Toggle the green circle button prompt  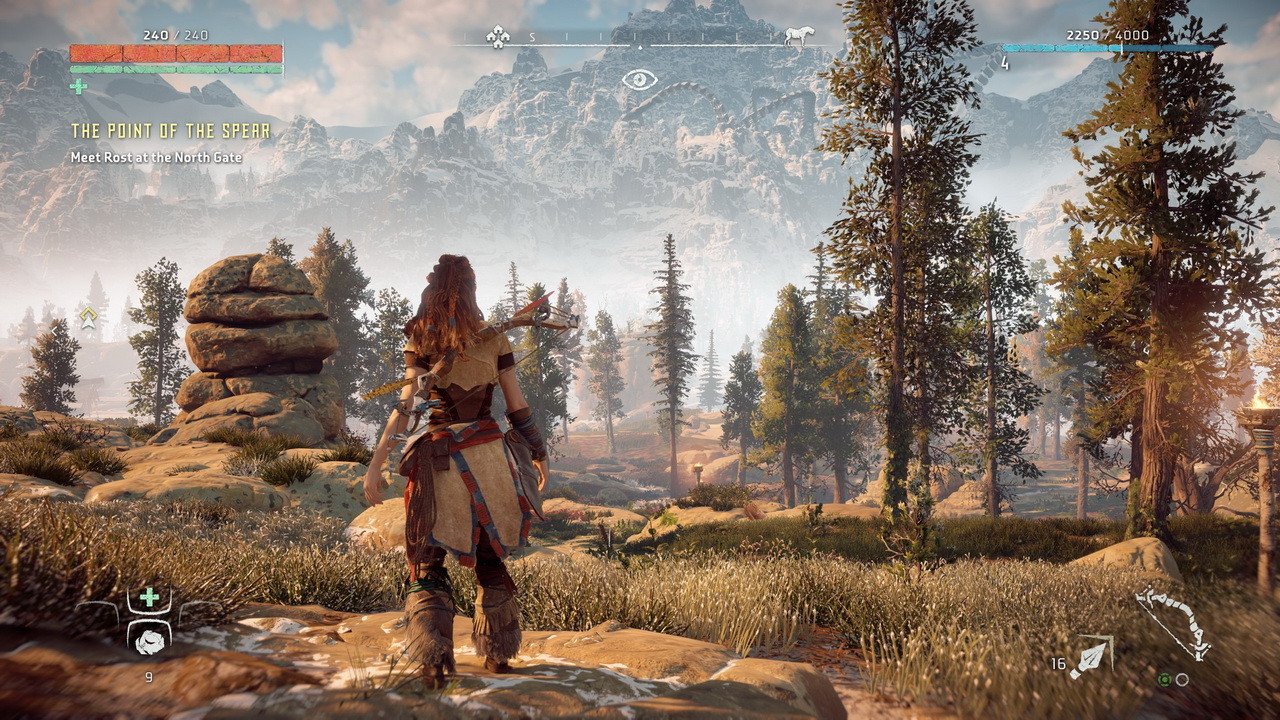(x=1165, y=680)
